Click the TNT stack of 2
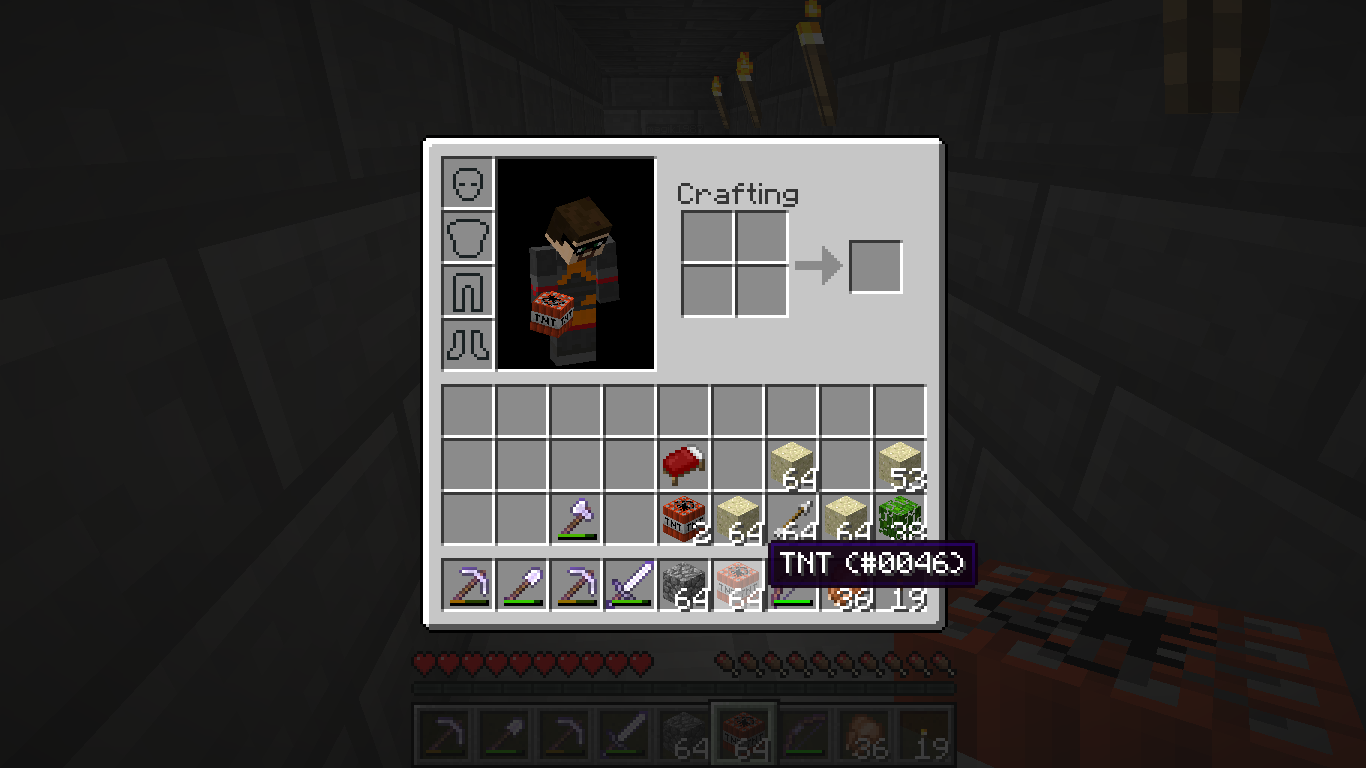The width and height of the screenshot is (1366, 768). tap(684, 518)
